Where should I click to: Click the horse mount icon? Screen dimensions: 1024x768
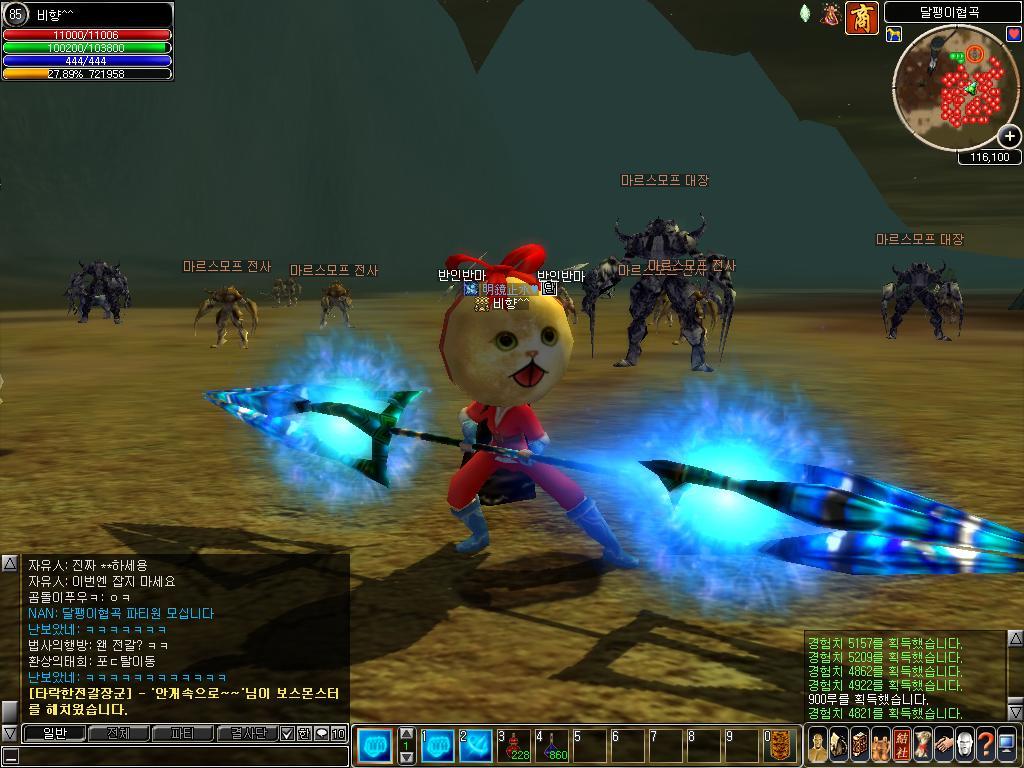click(893, 35)
